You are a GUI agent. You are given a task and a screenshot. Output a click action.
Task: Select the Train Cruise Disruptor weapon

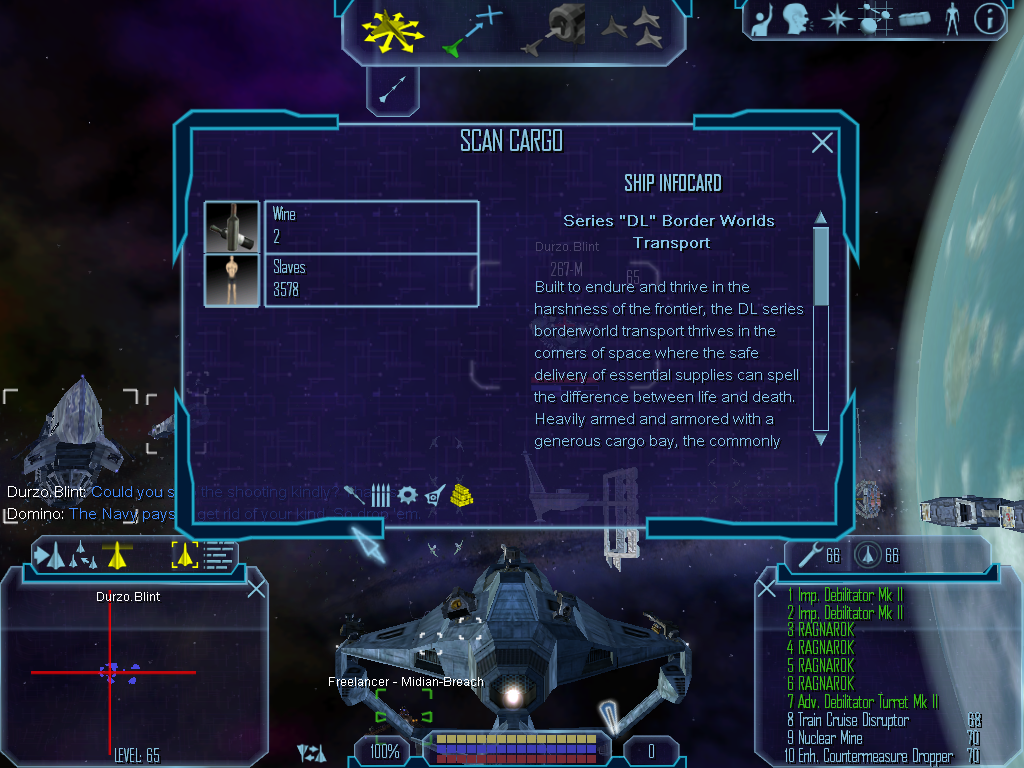tap(852, 720)
